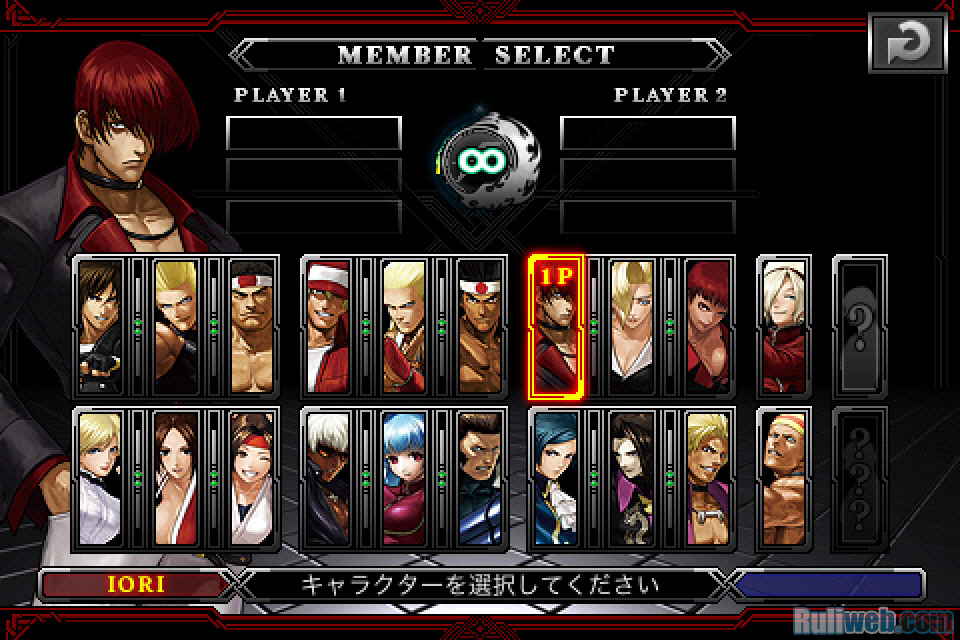960x640 pixels.
Task: Choose white-haired K' portrait
Action: pyautogui.click(x=328, y=478)
